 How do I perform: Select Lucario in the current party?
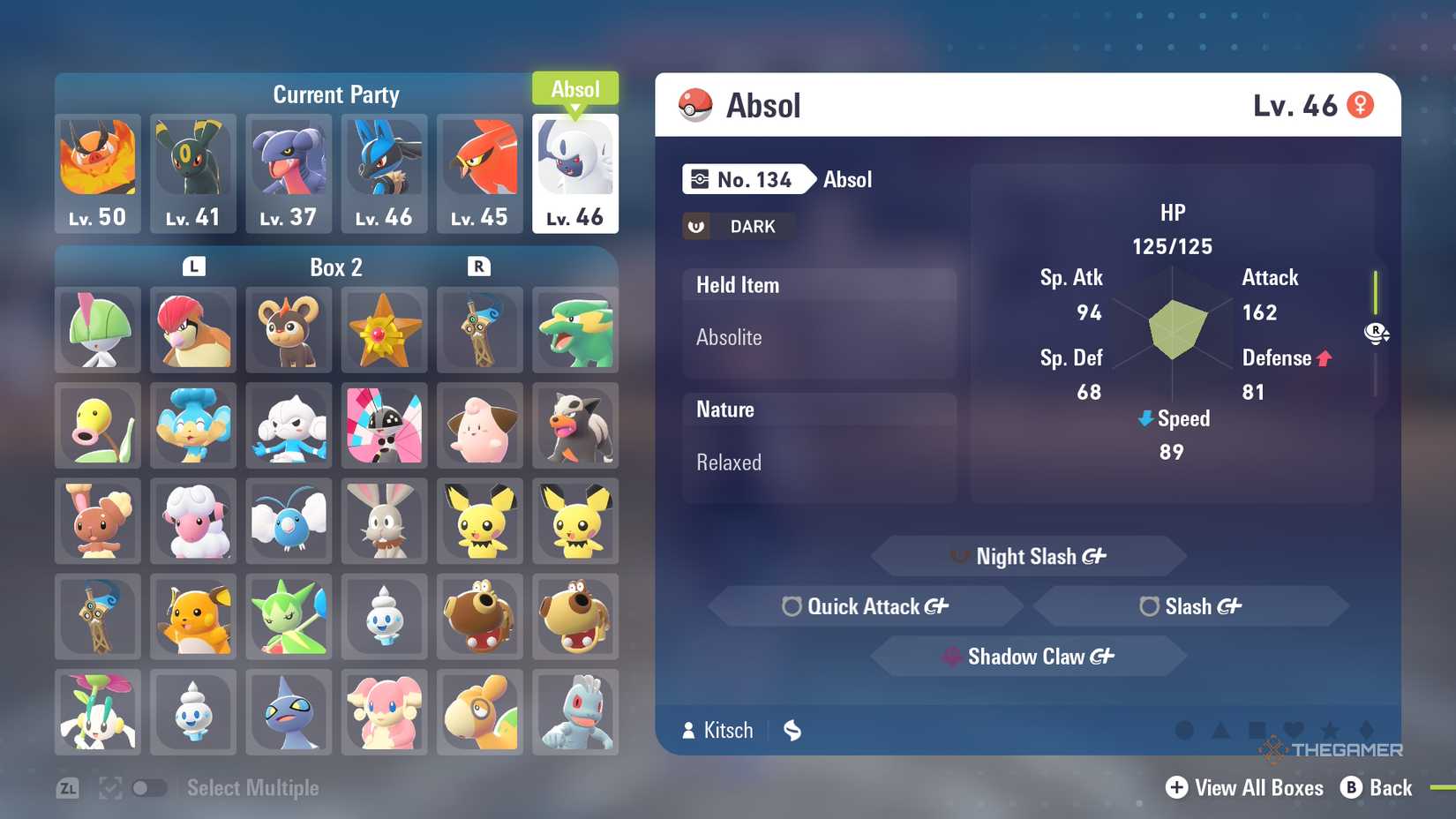tap(384, 173)
